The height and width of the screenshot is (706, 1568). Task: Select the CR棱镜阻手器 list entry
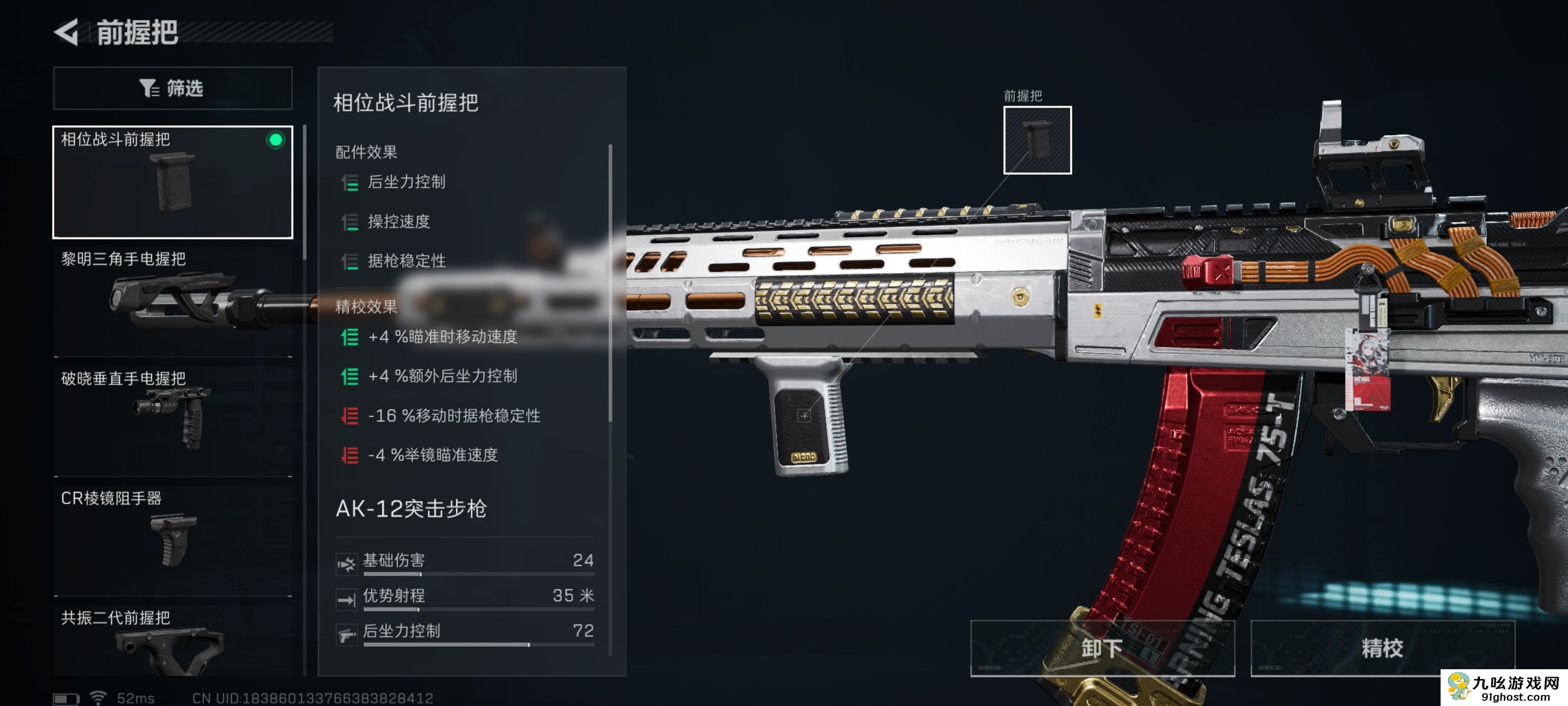click(172, 536)
